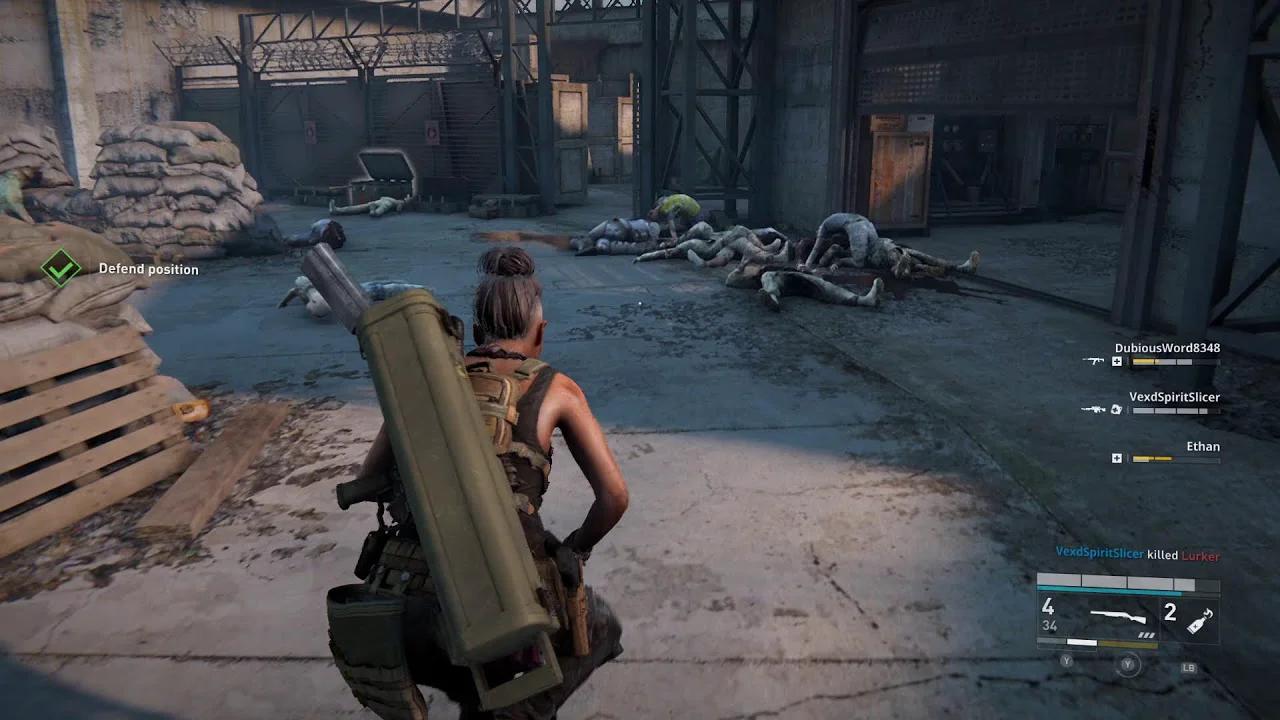The height and width of the screenshot is (720, 1280).
Task: Select VexdSpiritSlicer's name in the kill feed
Action: click(x=1100, y=553)
